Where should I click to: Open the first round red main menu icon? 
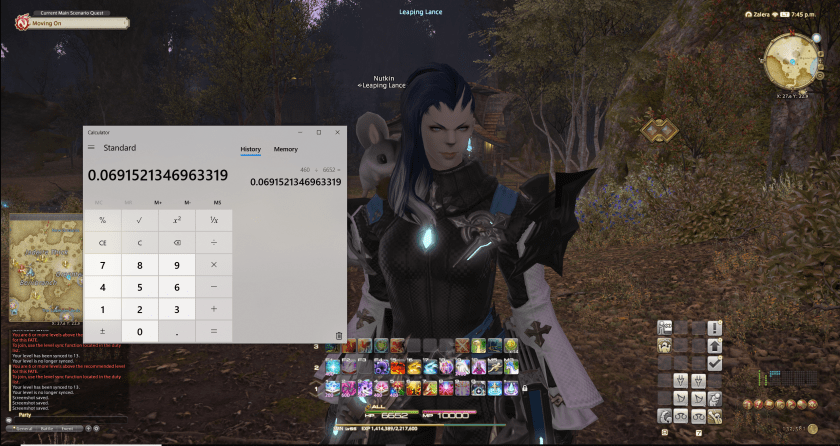click(748, 405)
